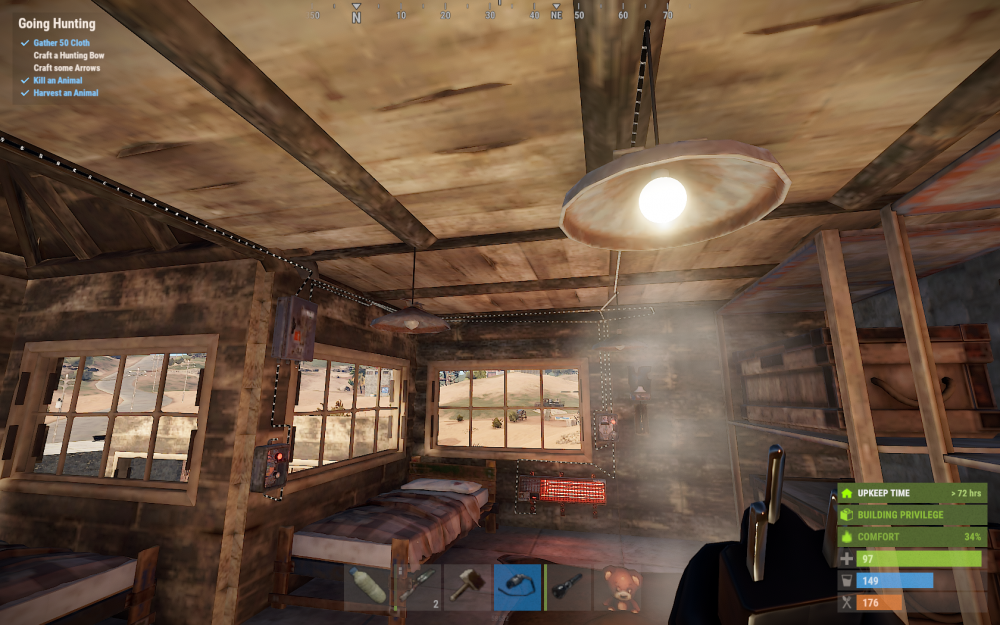Select the medical syringe slot
1000x625 pixels.
pos(418,587)
